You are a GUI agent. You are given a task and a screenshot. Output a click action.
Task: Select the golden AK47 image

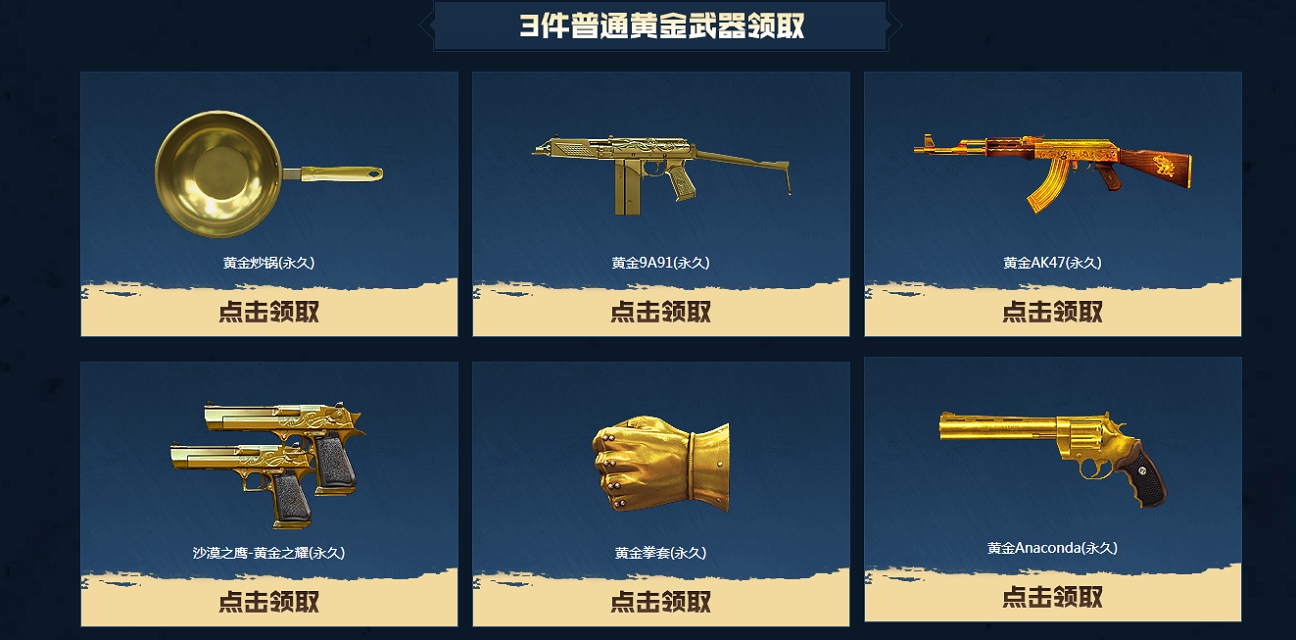point(1052,168)
